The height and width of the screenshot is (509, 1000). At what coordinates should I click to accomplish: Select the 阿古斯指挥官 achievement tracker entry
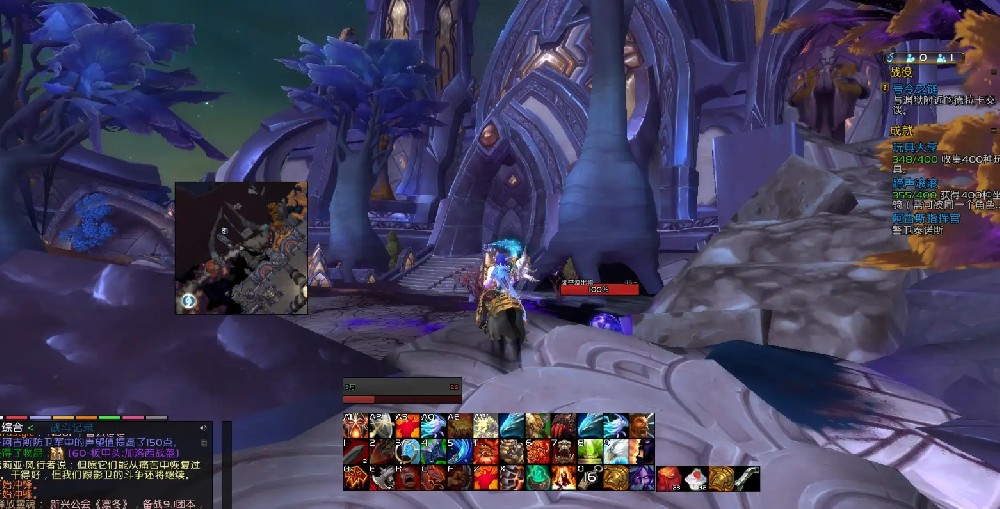pos(925,218)
